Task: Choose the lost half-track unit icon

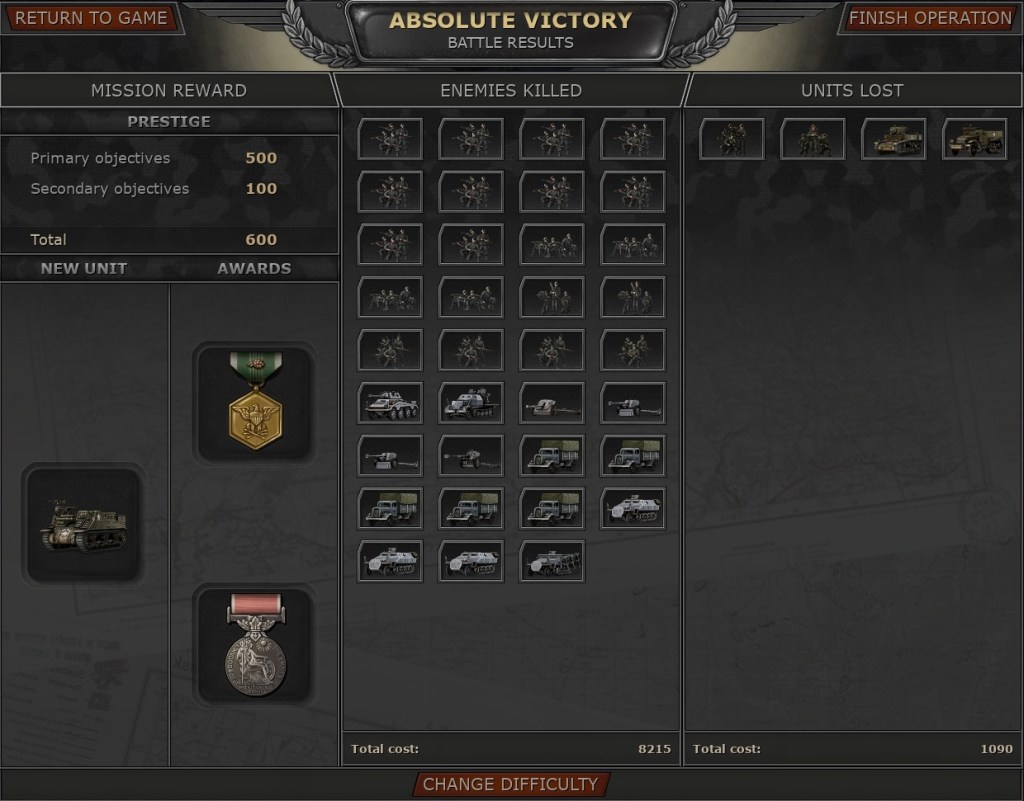Action: point(974,139)
